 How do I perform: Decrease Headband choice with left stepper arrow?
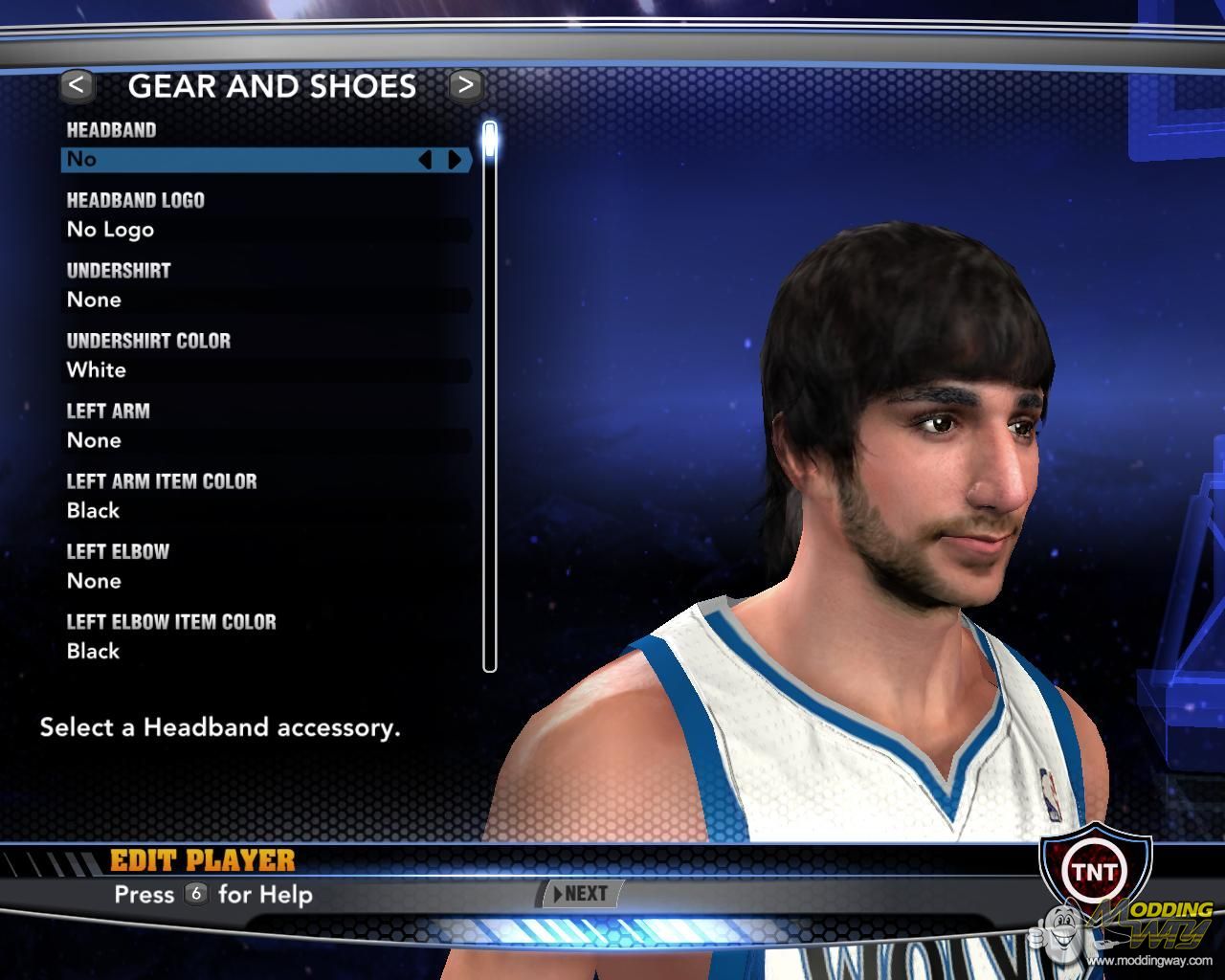(x=426, y=160)
